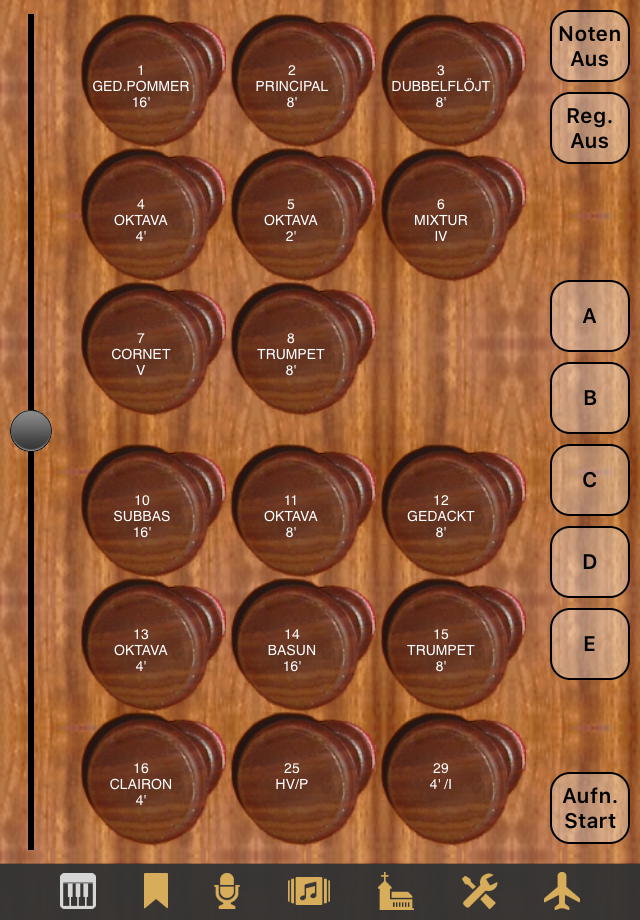Tap the Noten Aus button
This screenshot has height=920, width=640.
589,46
